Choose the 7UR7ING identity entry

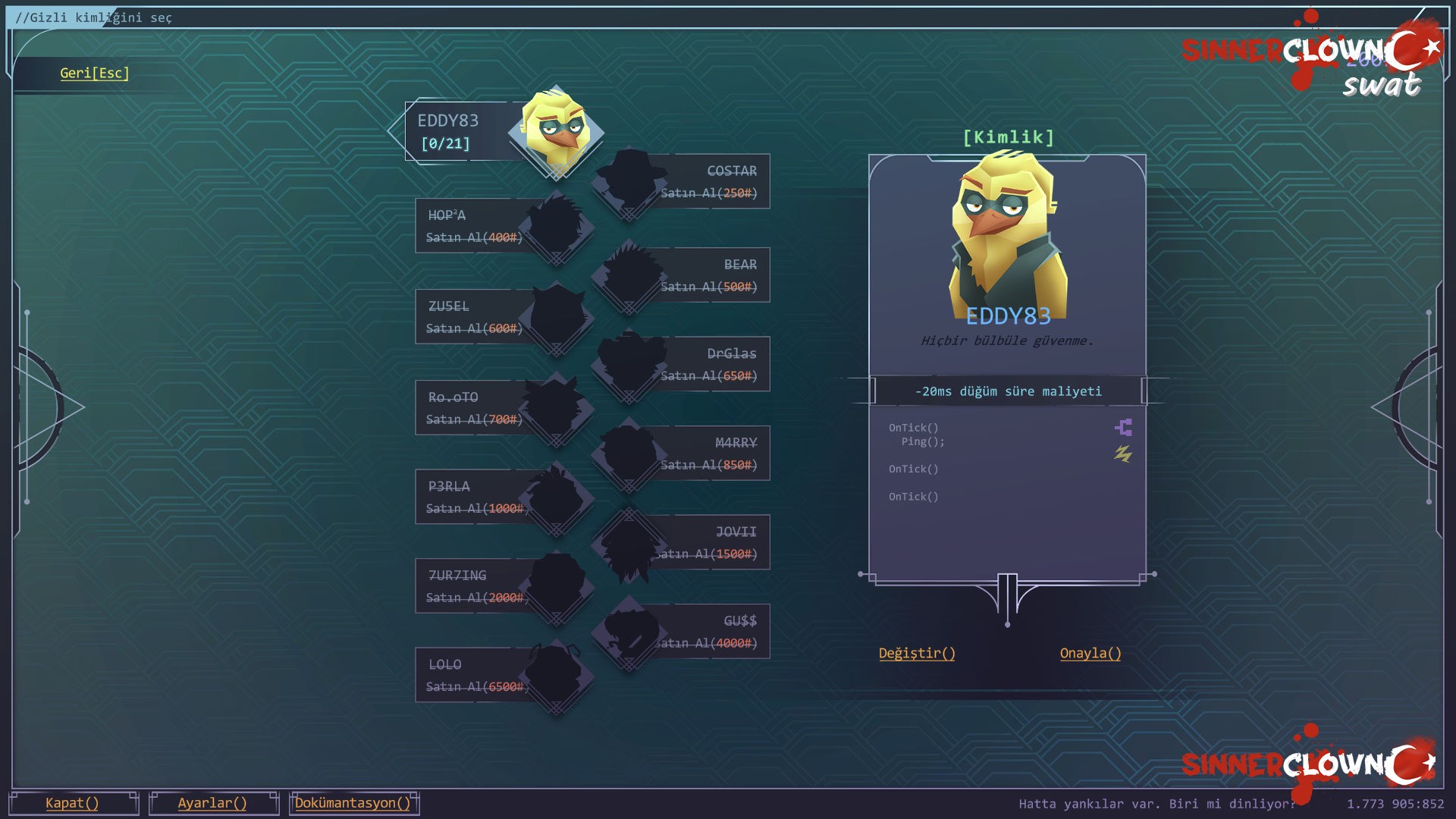coord(475,586)
